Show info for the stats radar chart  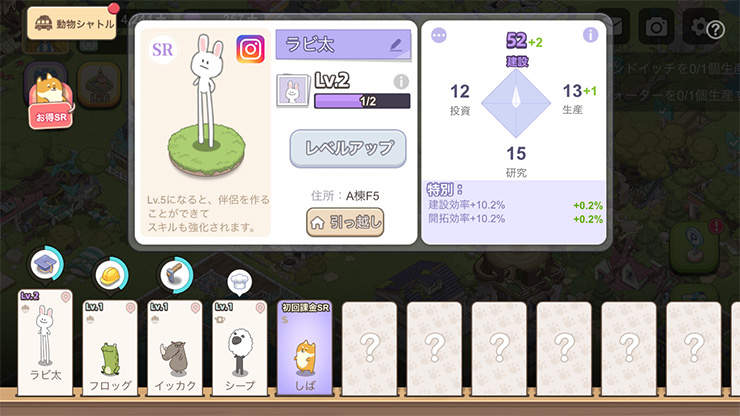click(590, 35)
